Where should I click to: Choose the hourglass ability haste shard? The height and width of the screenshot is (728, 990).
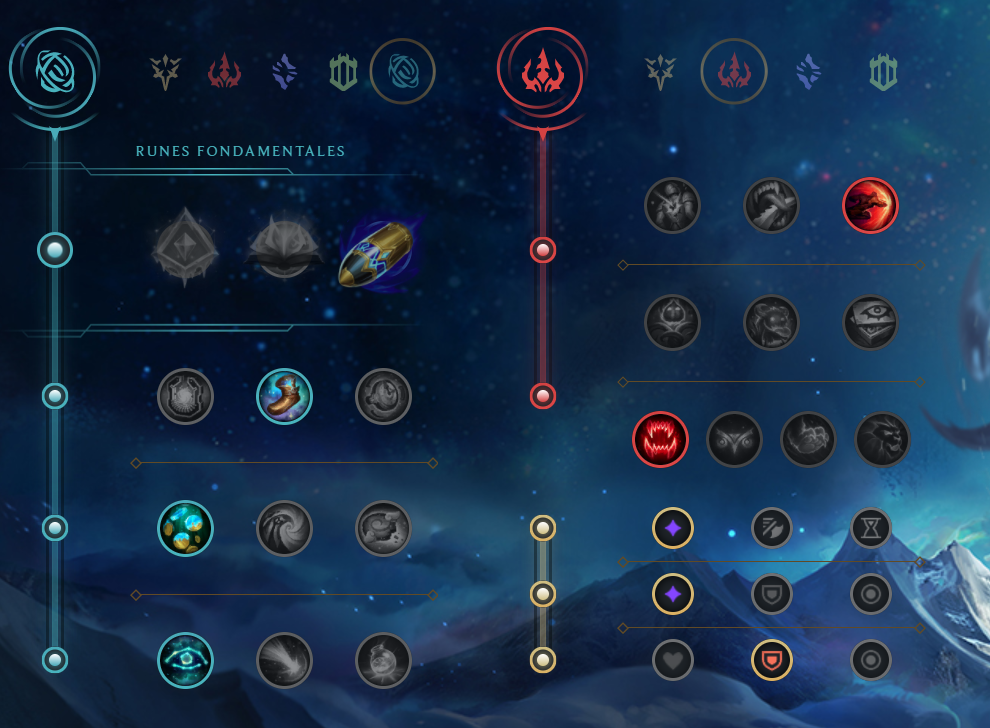[870, 527]
